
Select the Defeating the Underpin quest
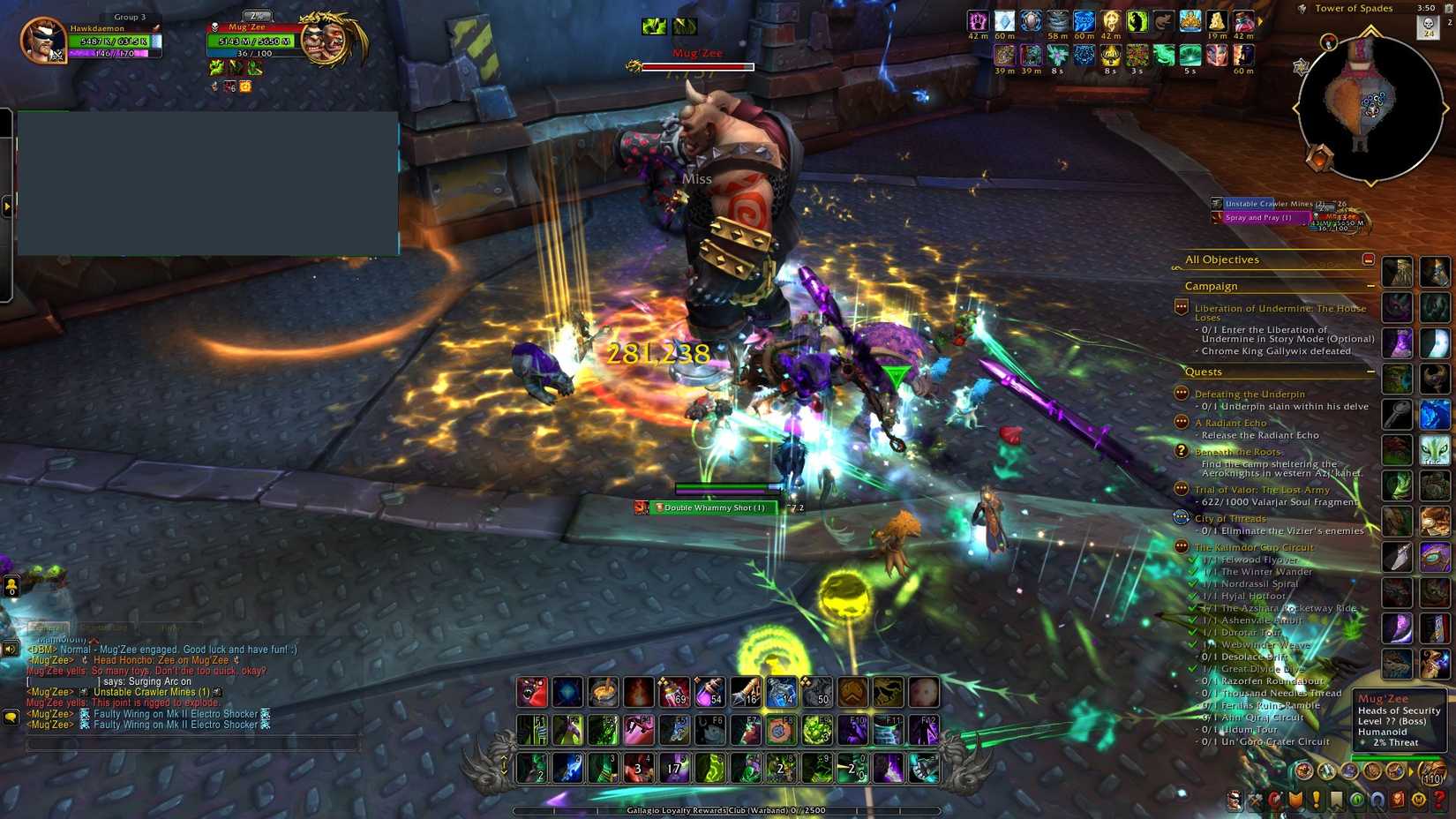(x=1250, y=393)
